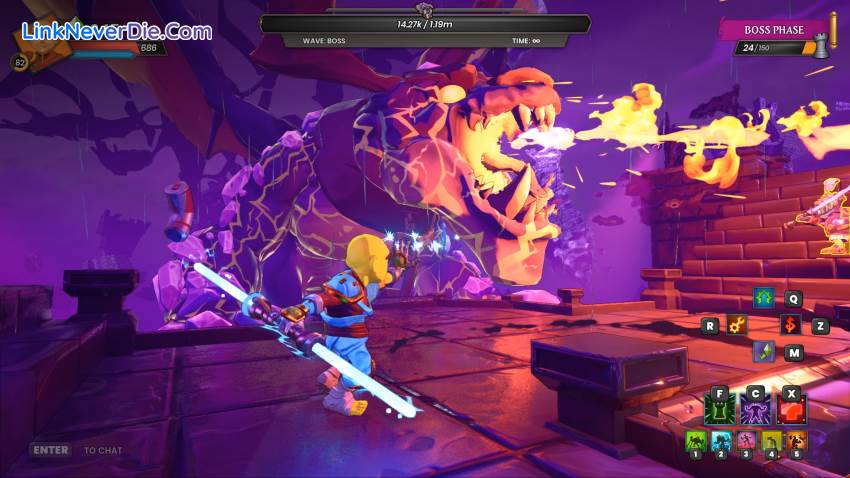Viewport: 850px width, 478px height.
Task: Choose the red sell icon
Action: pos(790,325)
